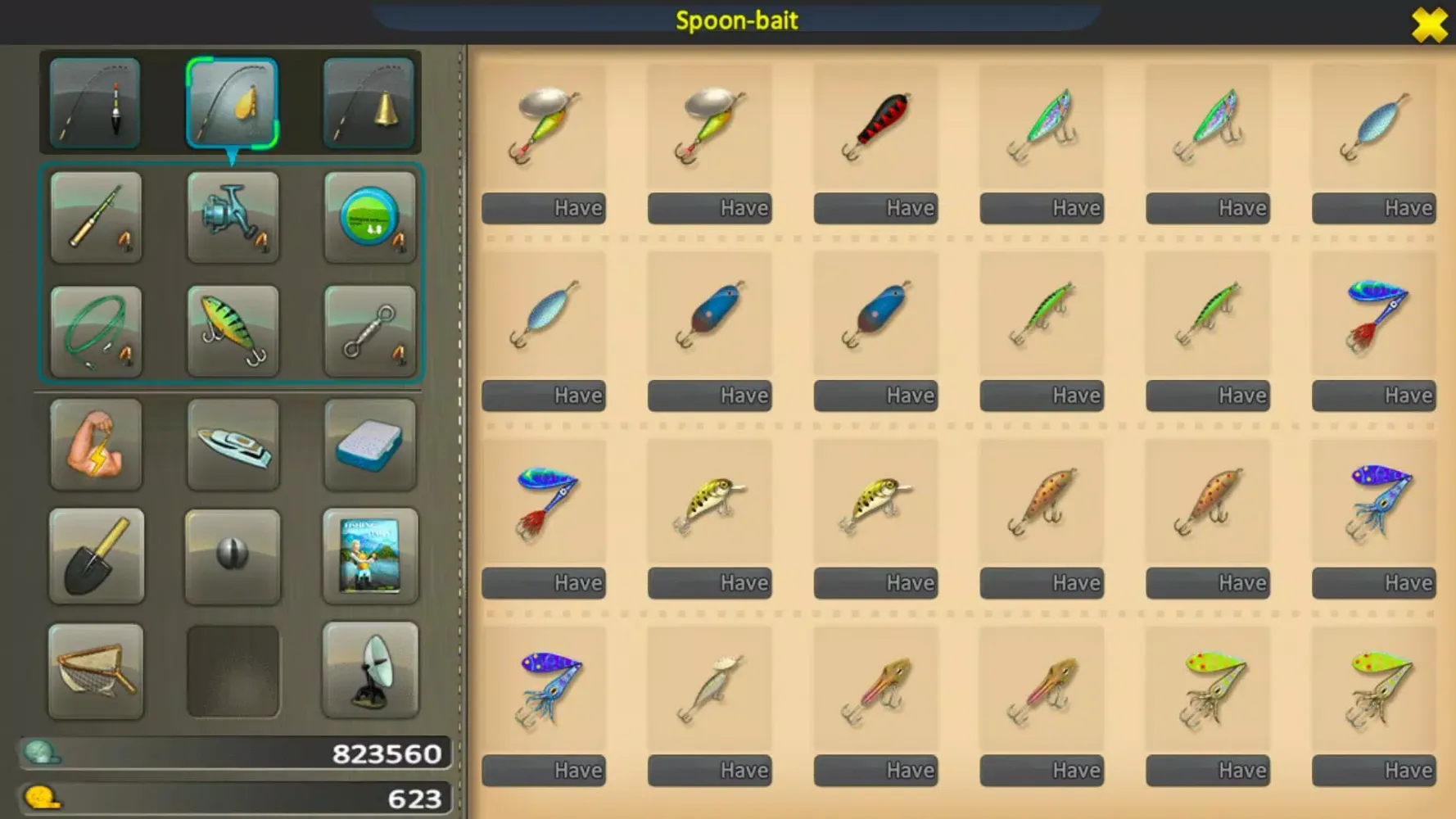Open the sinker weight category
1456x819 pixels.
tap(233, 556)
